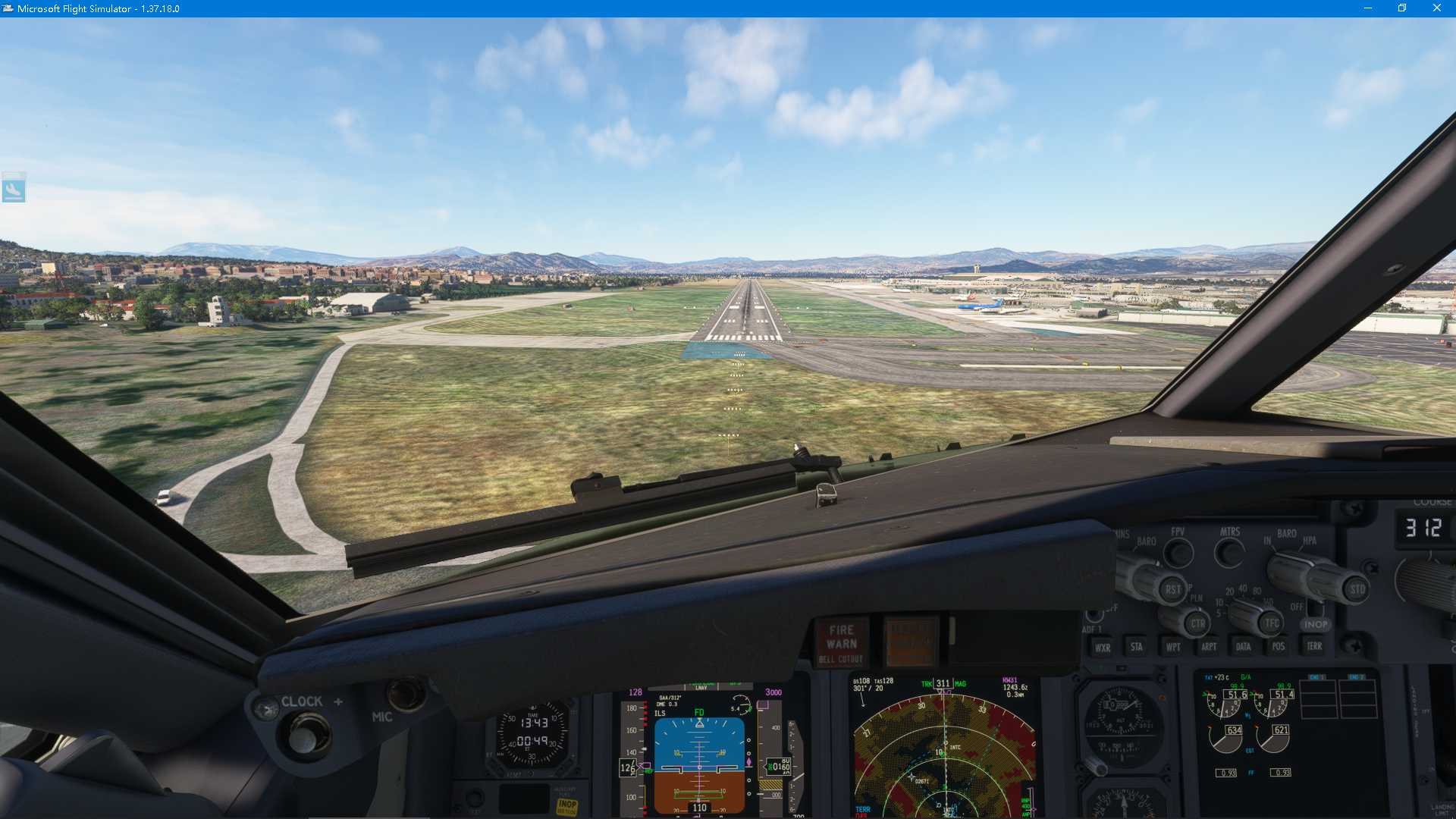Activate the TERR terrain display button

click(x=1315, y=646)
